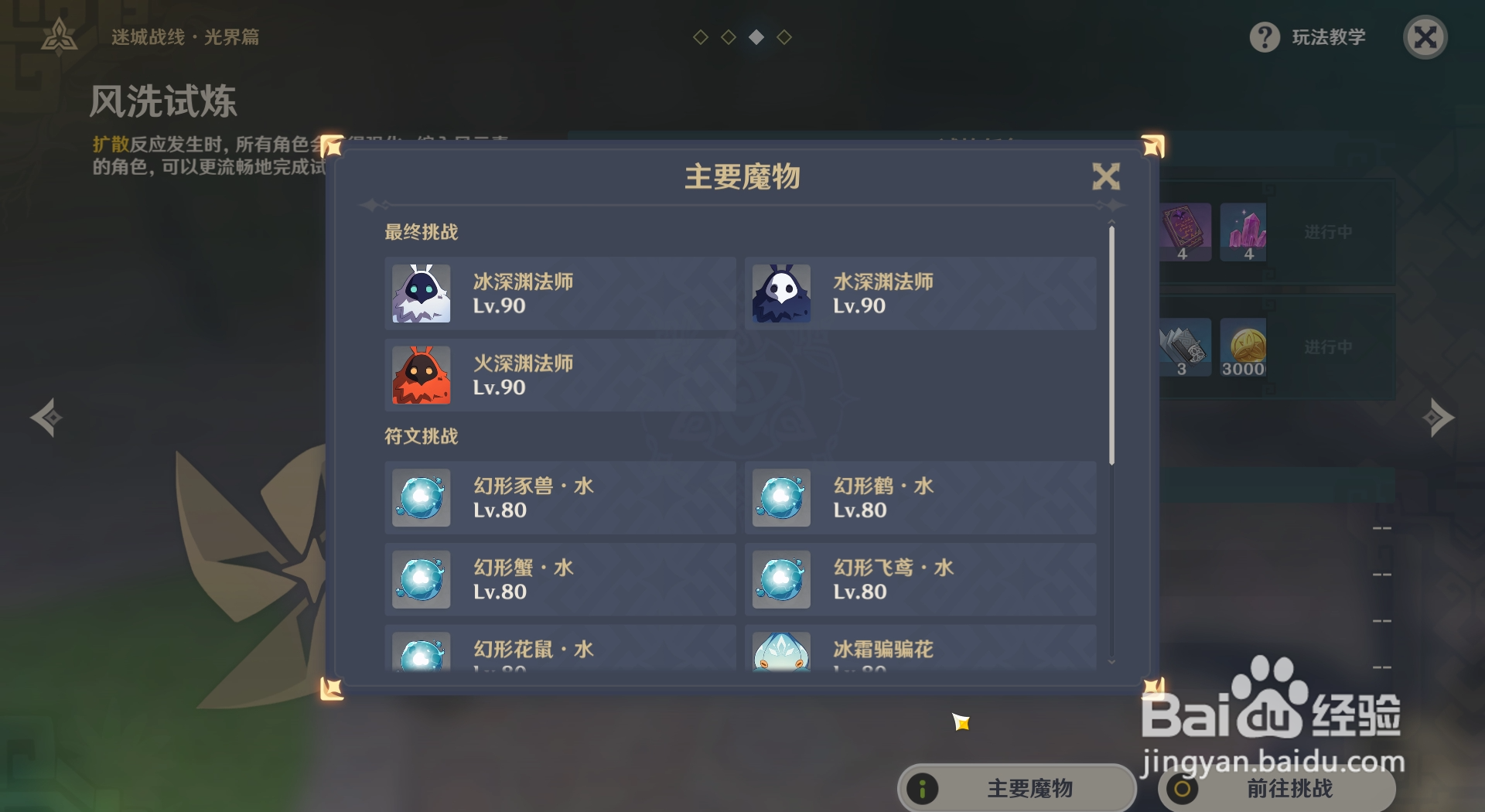Select the third diamond page indicator

pyautogui.click(x=756, y=36)
